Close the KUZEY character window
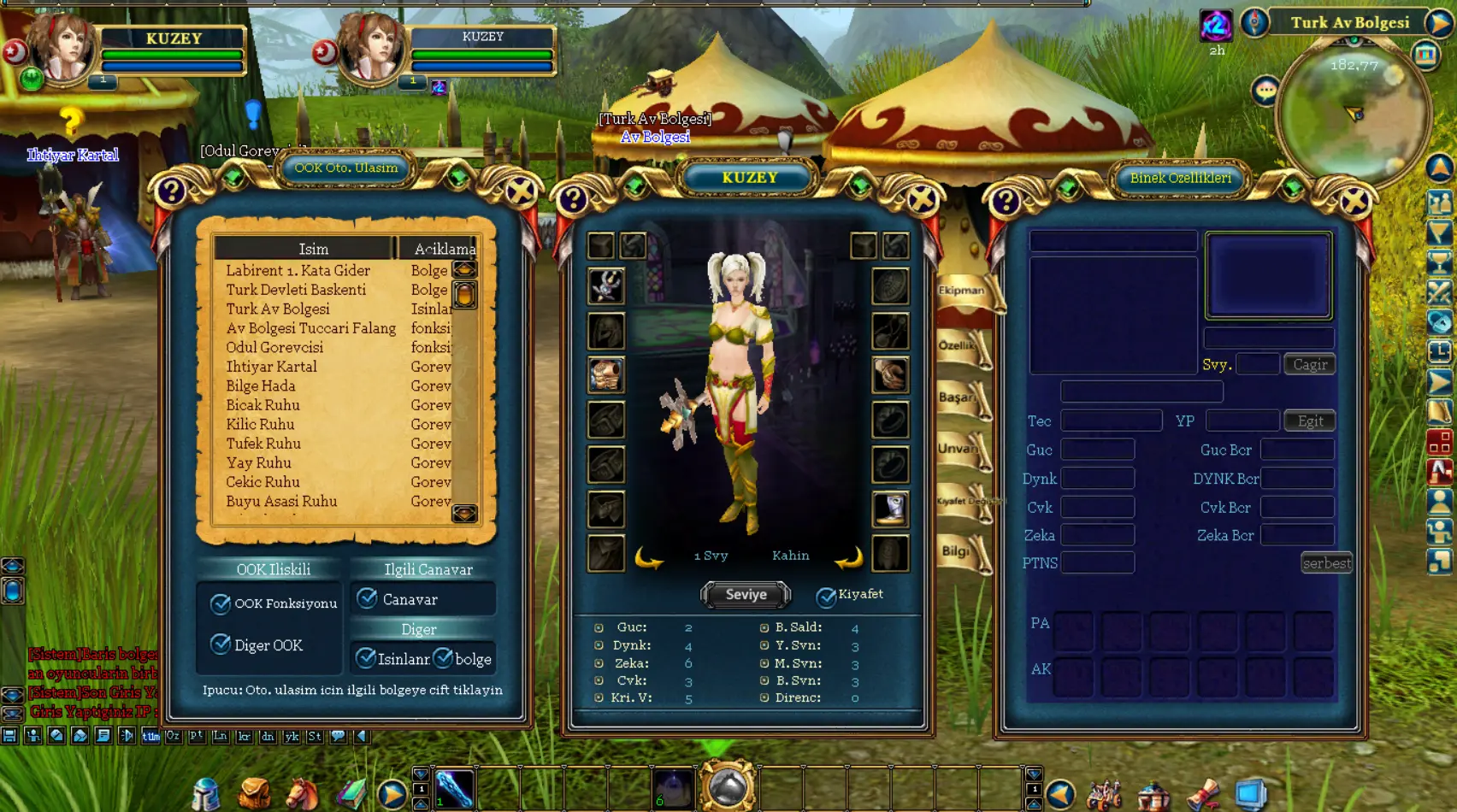The image size is (1457, 812). tap(922, 200)
